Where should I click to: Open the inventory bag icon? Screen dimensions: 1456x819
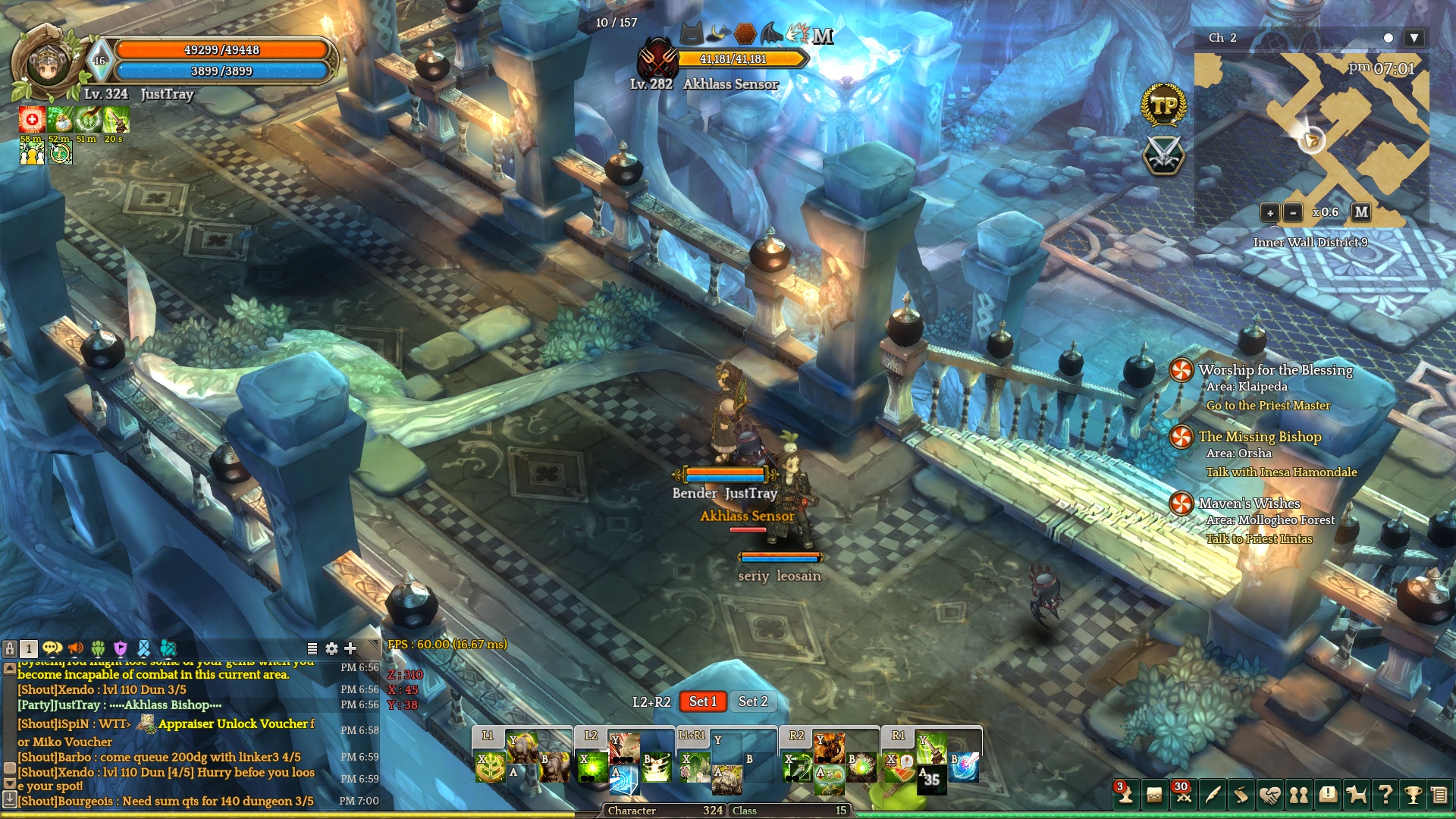pyautogui.click(x=1154, y=795)
